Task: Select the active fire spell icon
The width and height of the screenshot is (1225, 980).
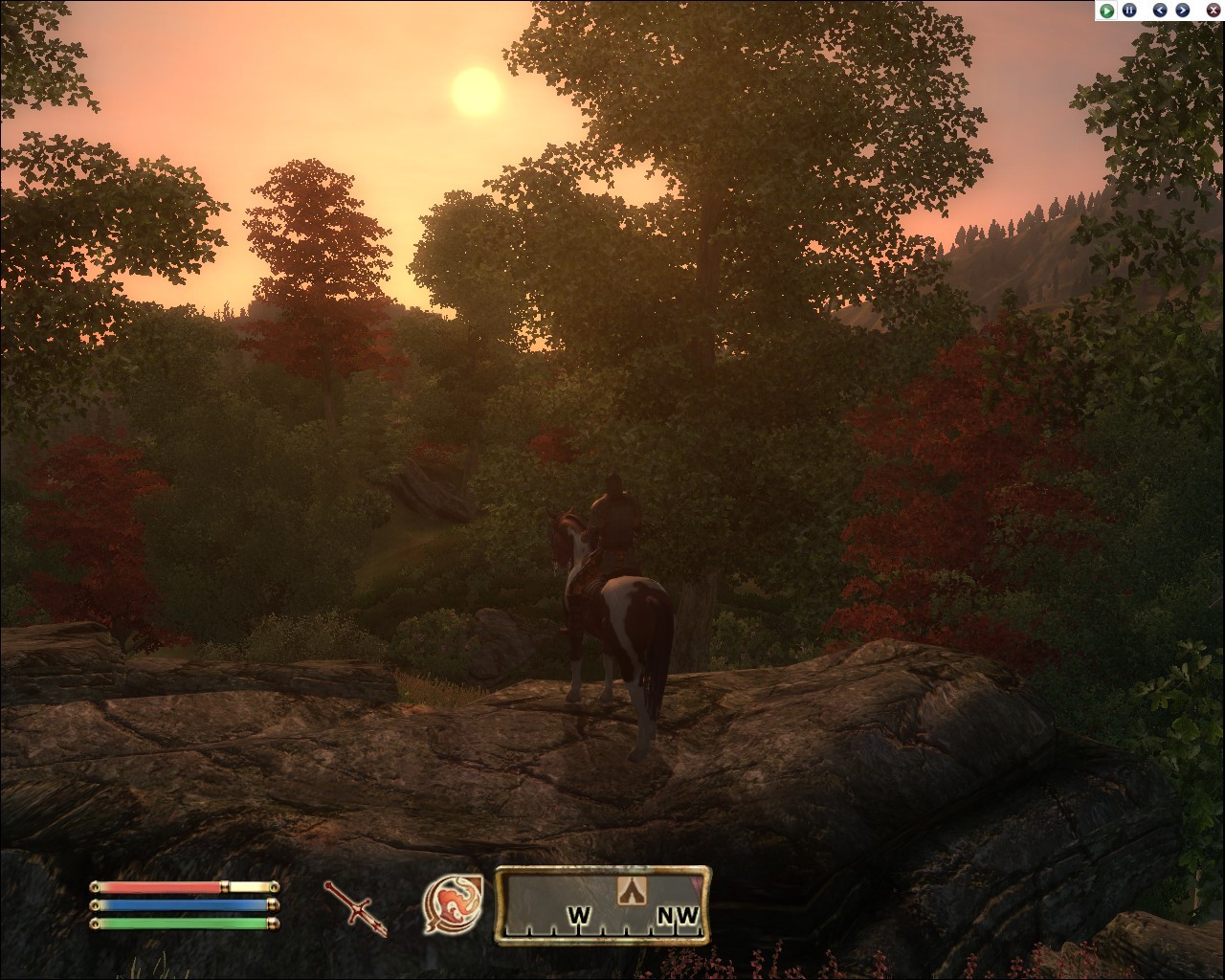Action: click(x=454, y=903)
